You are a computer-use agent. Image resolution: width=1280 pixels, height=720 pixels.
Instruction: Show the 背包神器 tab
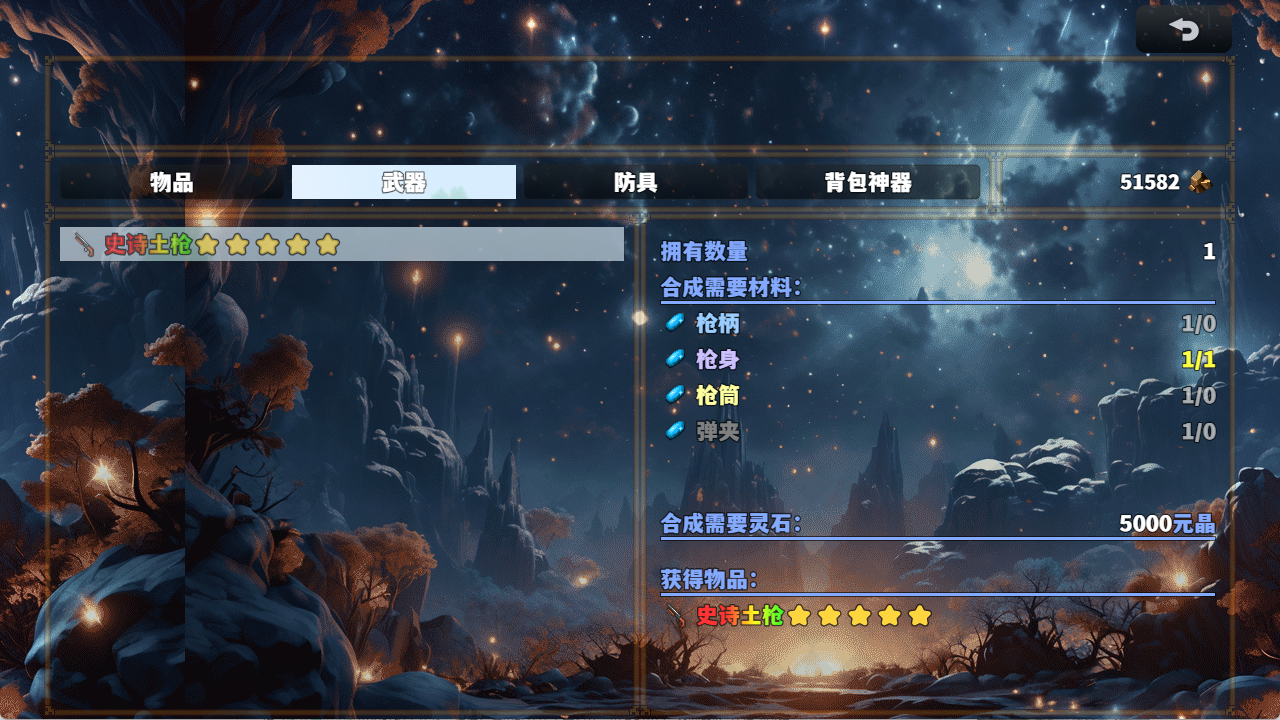(x=868, y=182)
